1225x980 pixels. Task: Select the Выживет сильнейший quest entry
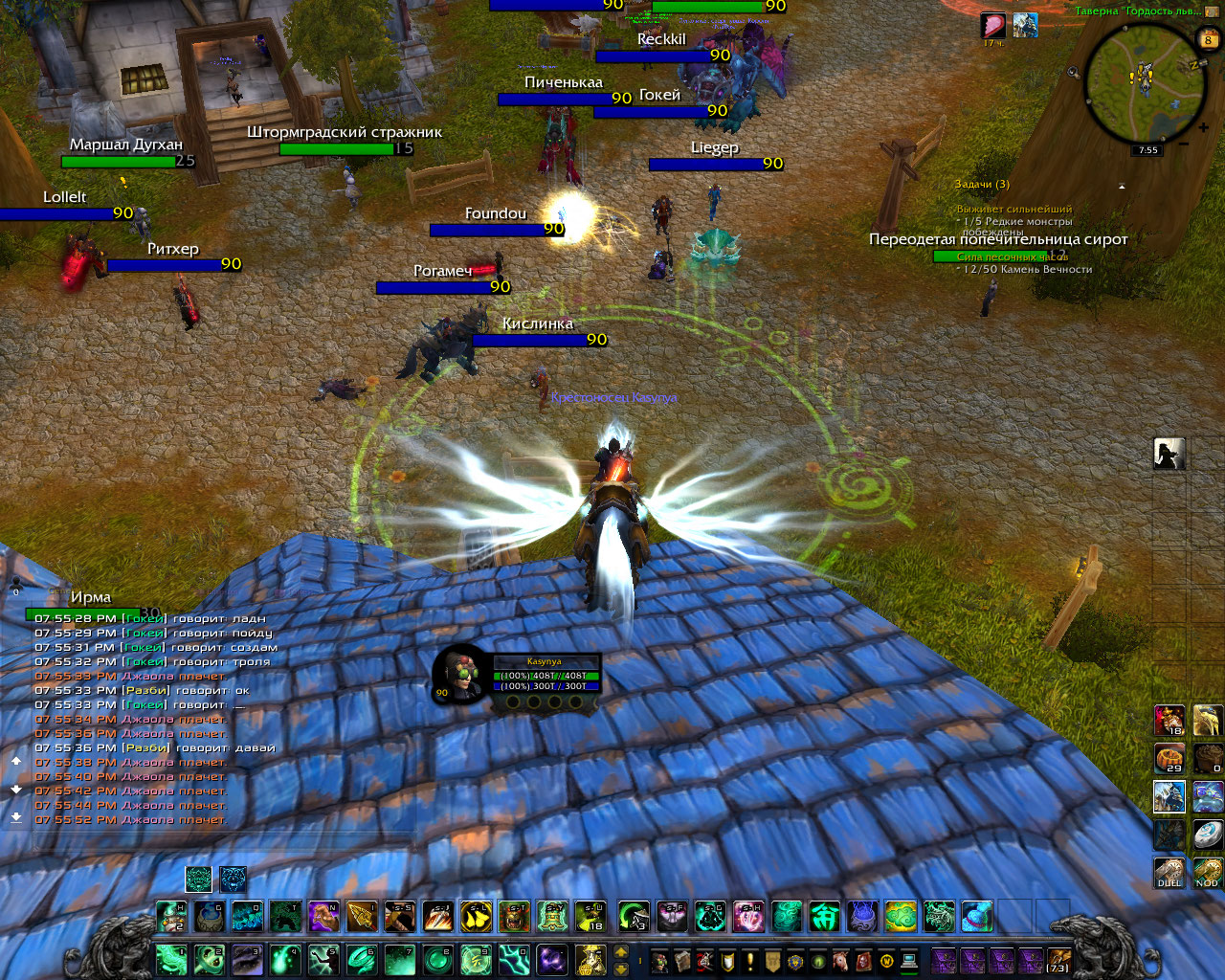click(1014, 209)
